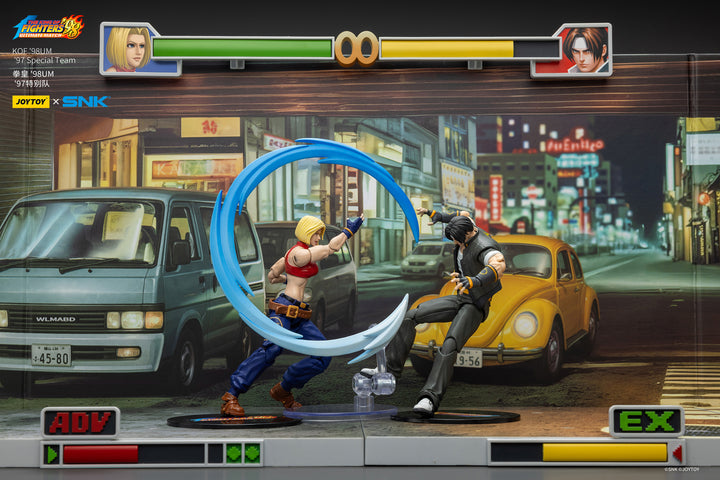Open the King of Fighters '98 logo
The image size is (720, 480).
(x=48, y=27)
